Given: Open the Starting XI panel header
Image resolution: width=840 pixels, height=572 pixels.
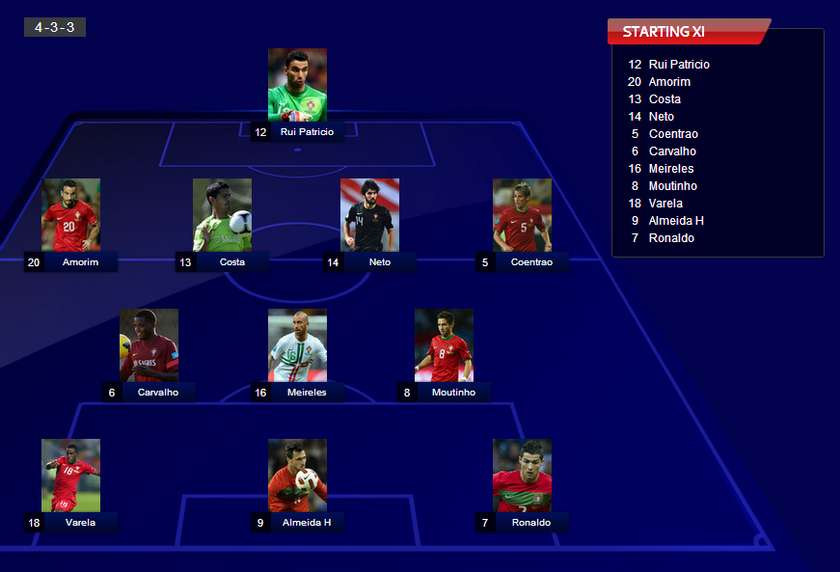Looking at the screenshot, I should [x=688, y=32].
